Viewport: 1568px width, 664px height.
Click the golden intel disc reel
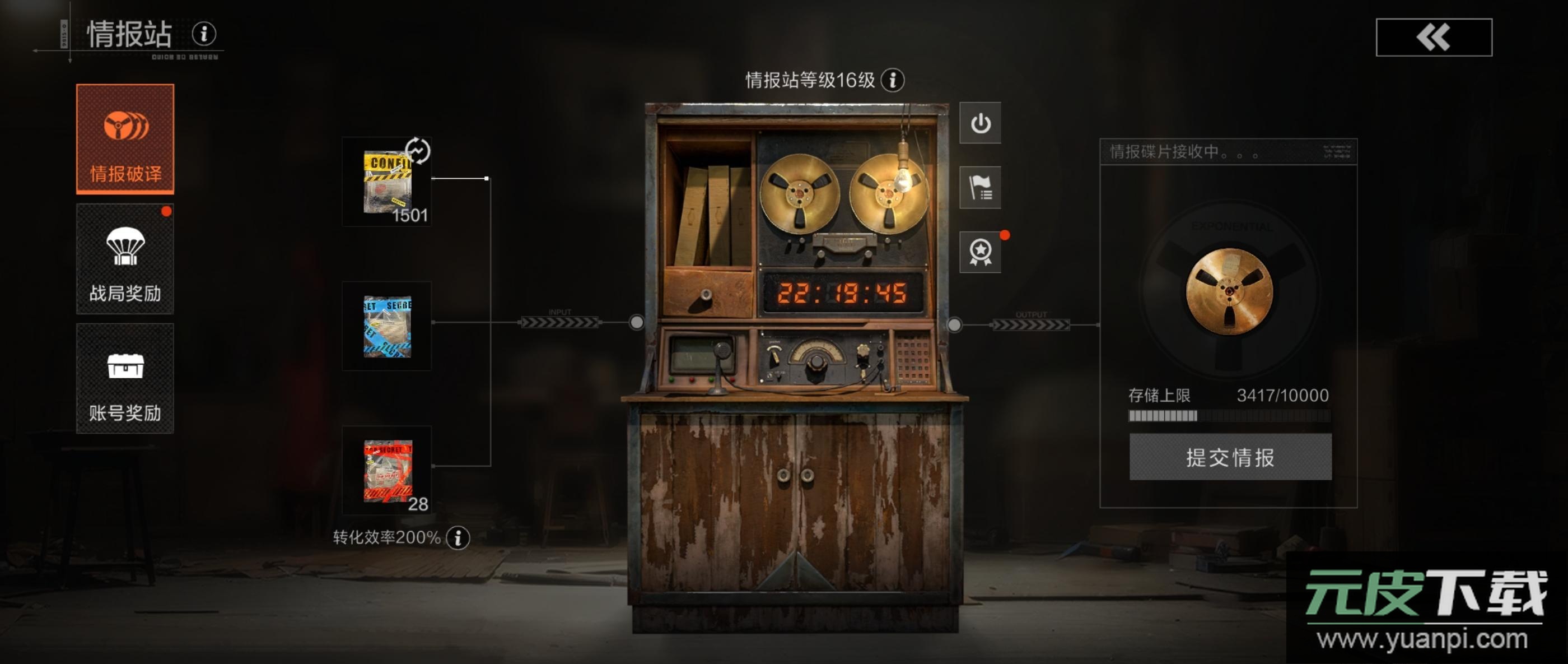pyautogui.click(x=1229, y=291)
